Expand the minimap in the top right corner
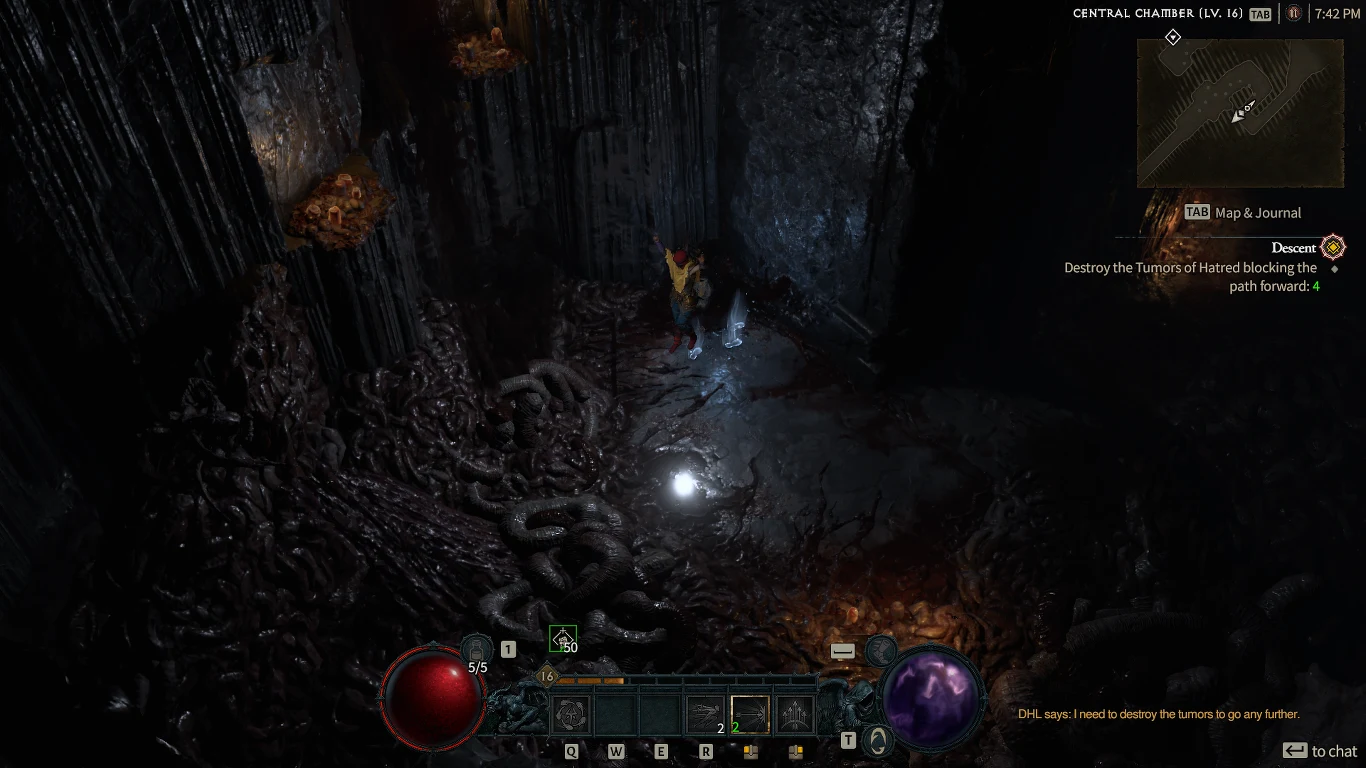Image resolution: width=1366 pixels, height=768 pixels. (1240, 112)
